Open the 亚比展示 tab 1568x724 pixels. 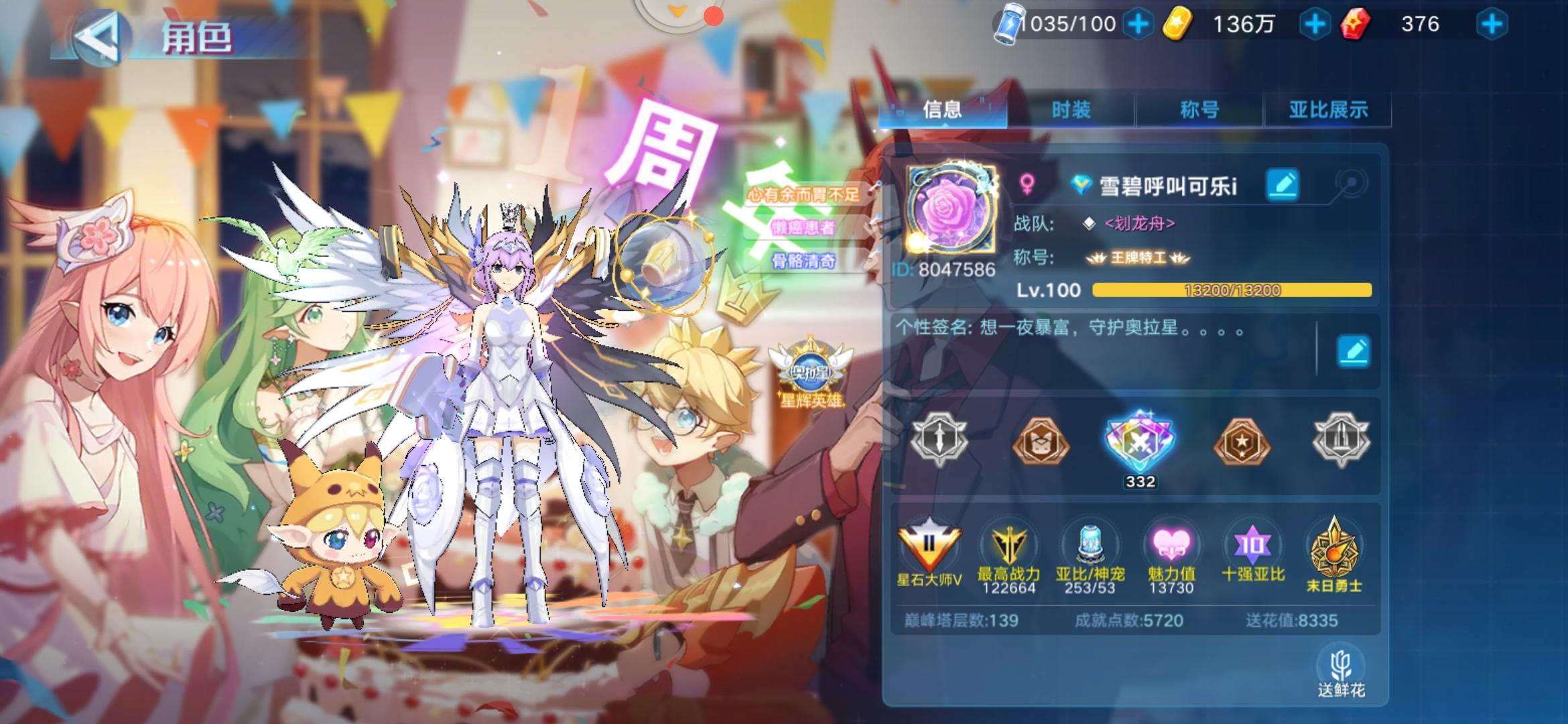pyautogui.click(x=1325, y=109)
